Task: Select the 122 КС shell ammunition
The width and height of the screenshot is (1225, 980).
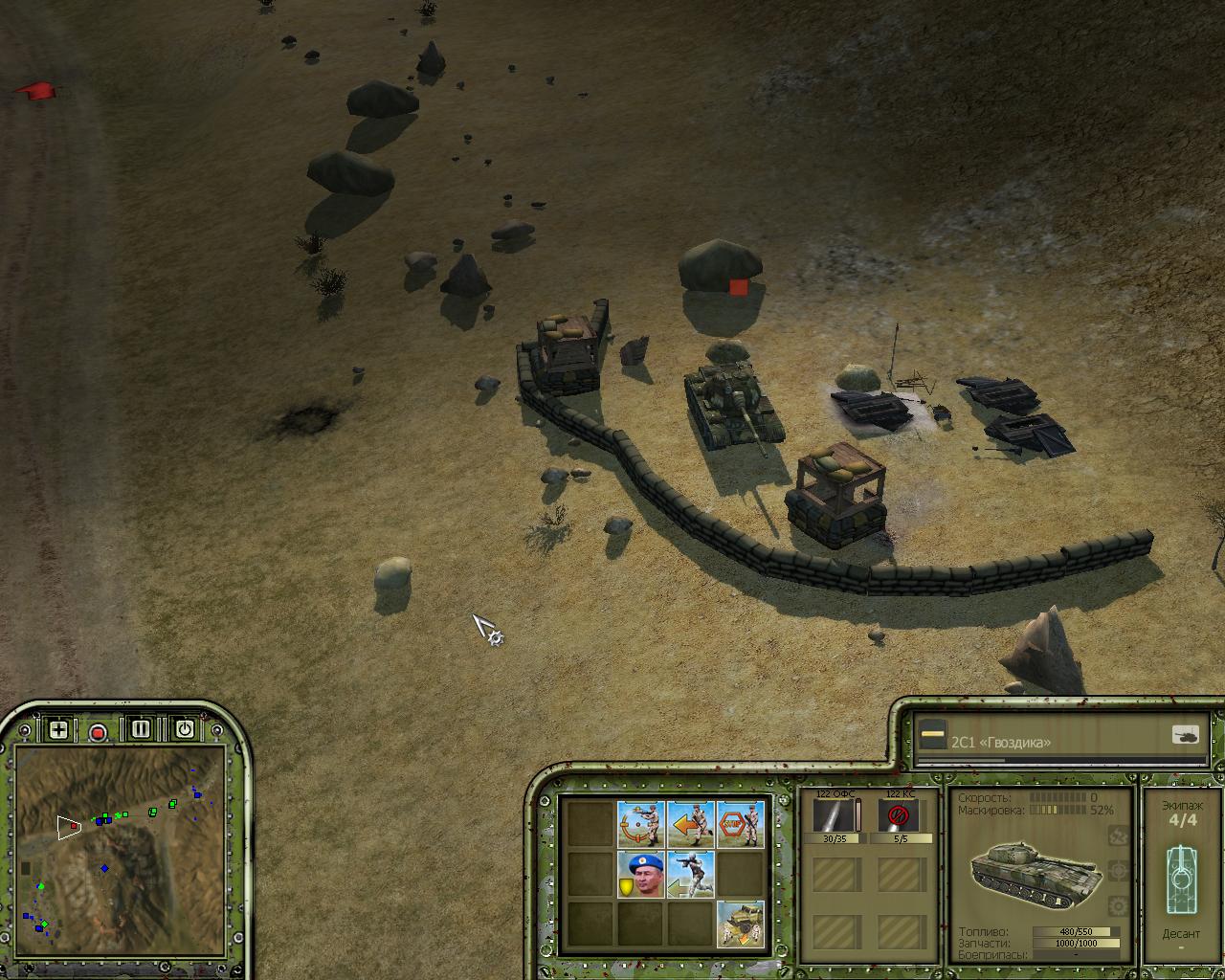Action: 899,816
